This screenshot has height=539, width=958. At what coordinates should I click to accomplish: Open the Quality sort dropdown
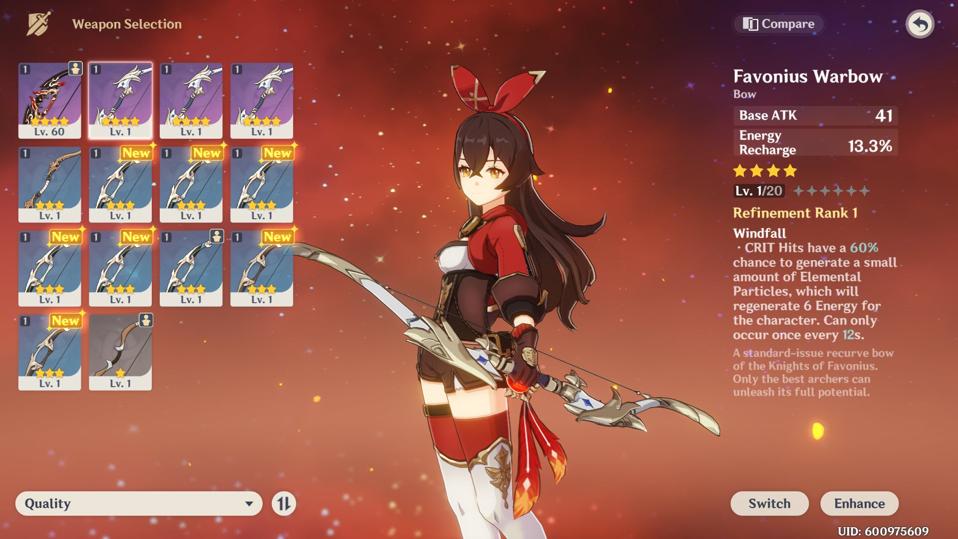click(x=138, y=503)
